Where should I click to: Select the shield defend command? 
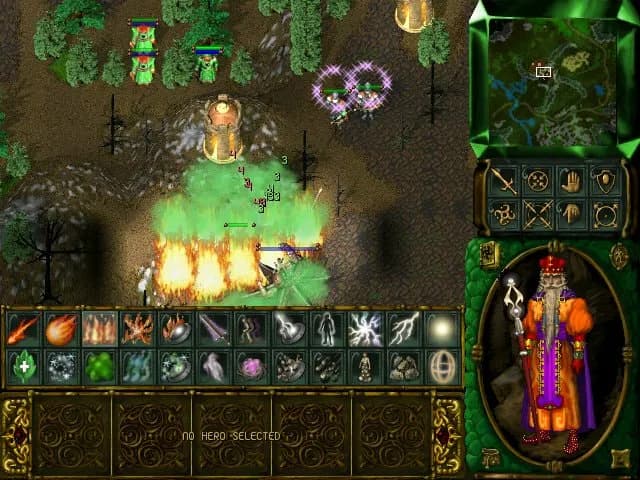pos(603,182)
